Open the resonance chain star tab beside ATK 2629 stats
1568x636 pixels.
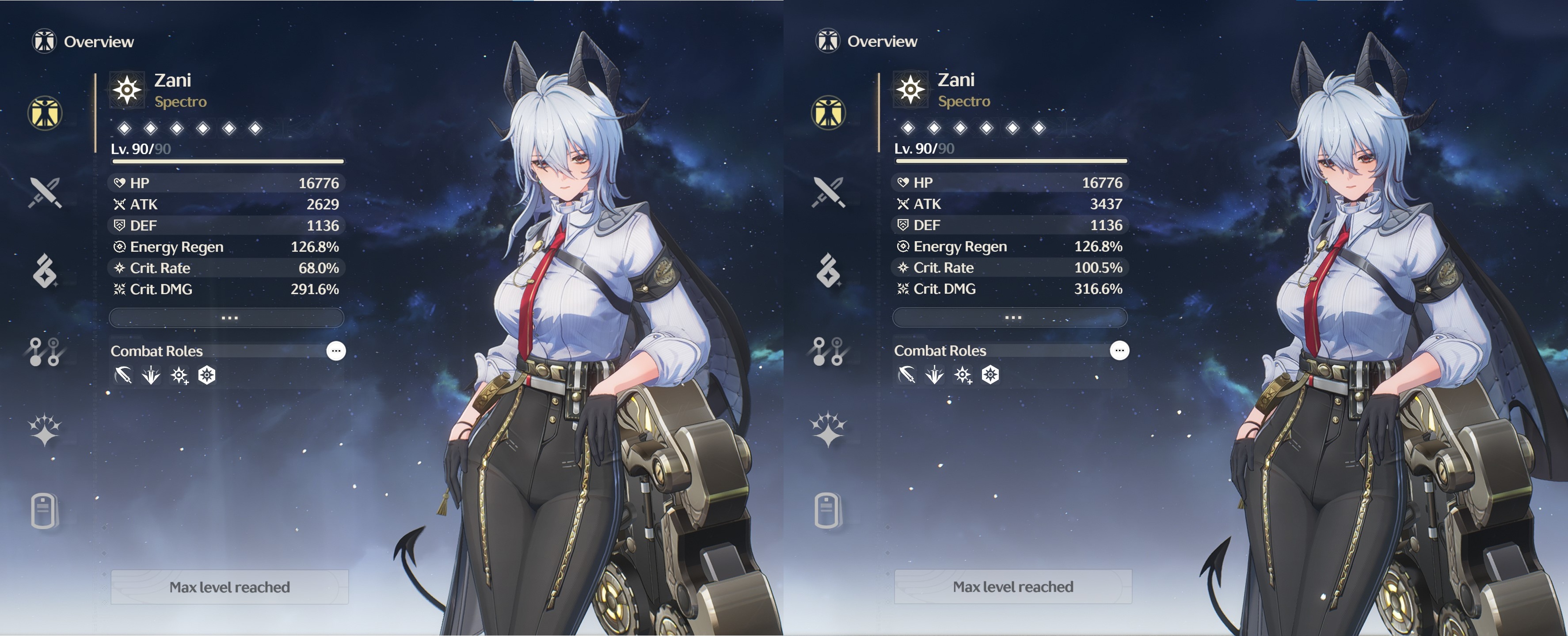click(45, 431)
